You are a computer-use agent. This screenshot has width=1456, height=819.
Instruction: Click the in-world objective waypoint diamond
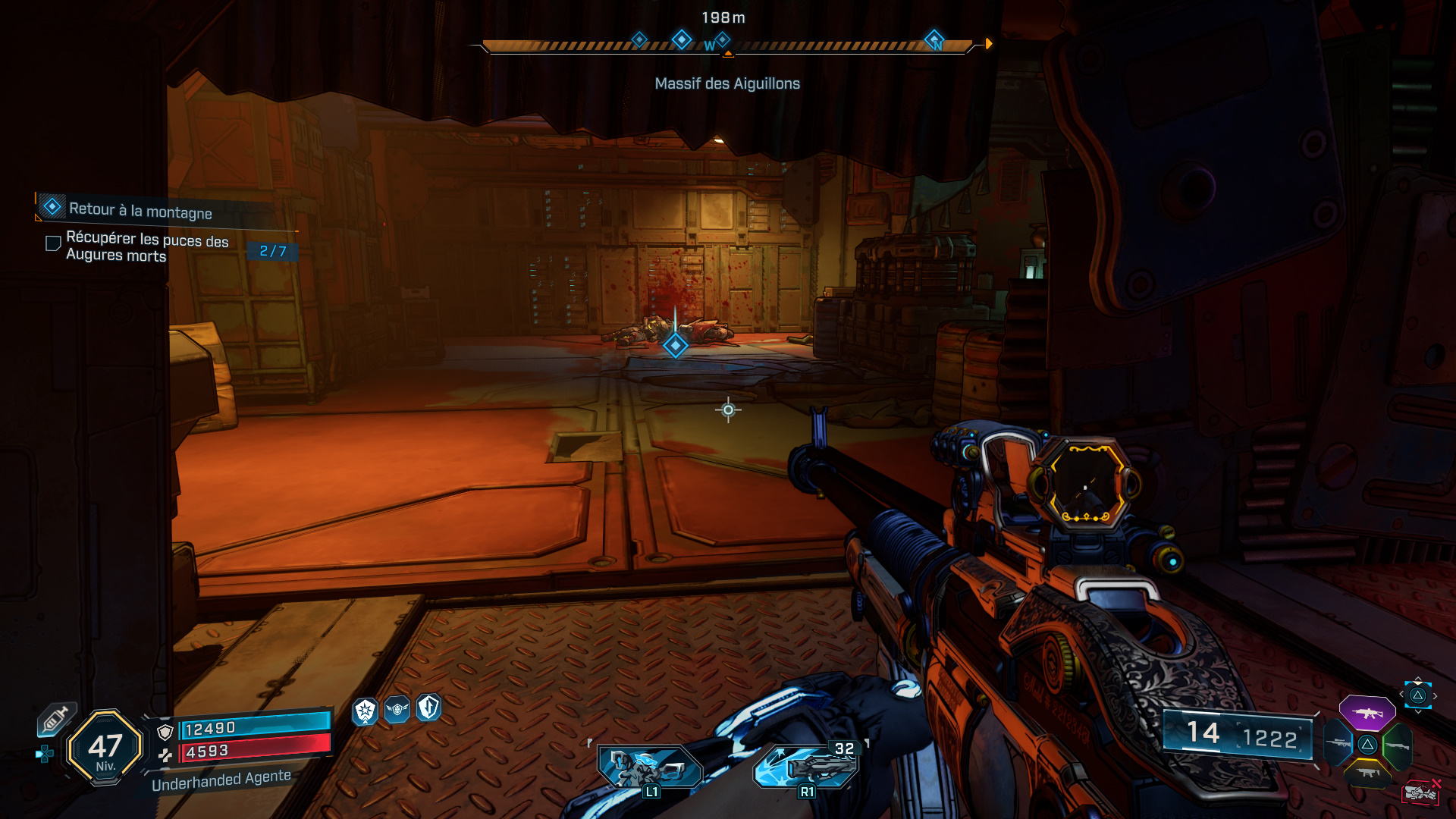675,346
